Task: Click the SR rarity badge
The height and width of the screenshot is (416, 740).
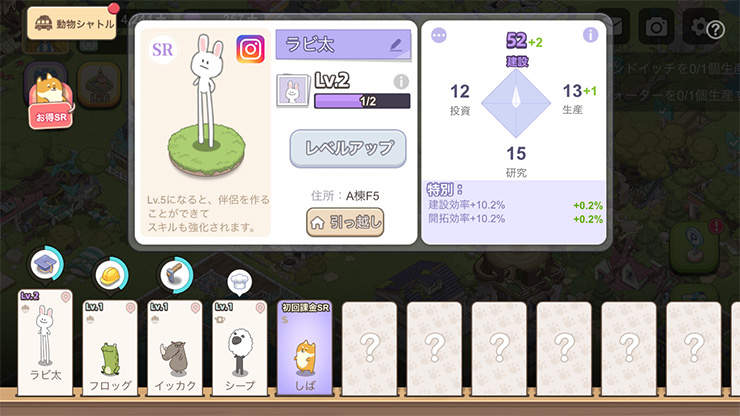Action: 162,49
